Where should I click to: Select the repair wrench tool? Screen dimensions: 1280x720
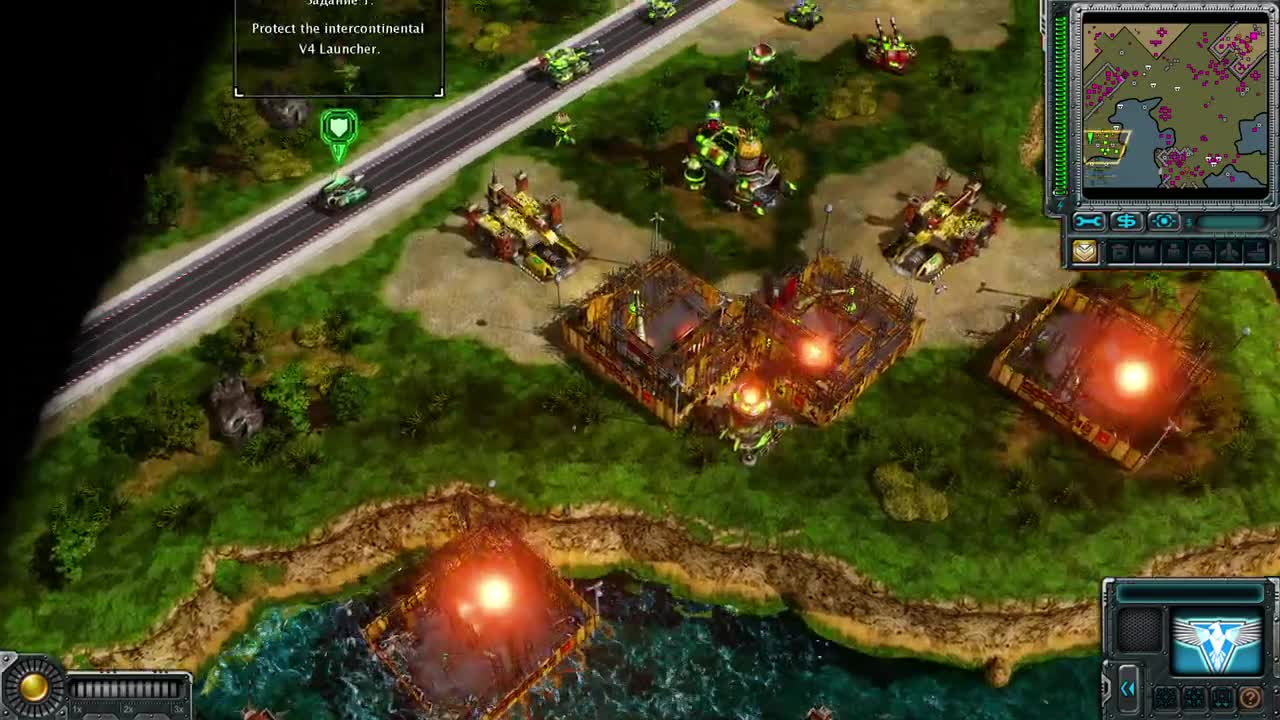click(x=1089, y=220)
